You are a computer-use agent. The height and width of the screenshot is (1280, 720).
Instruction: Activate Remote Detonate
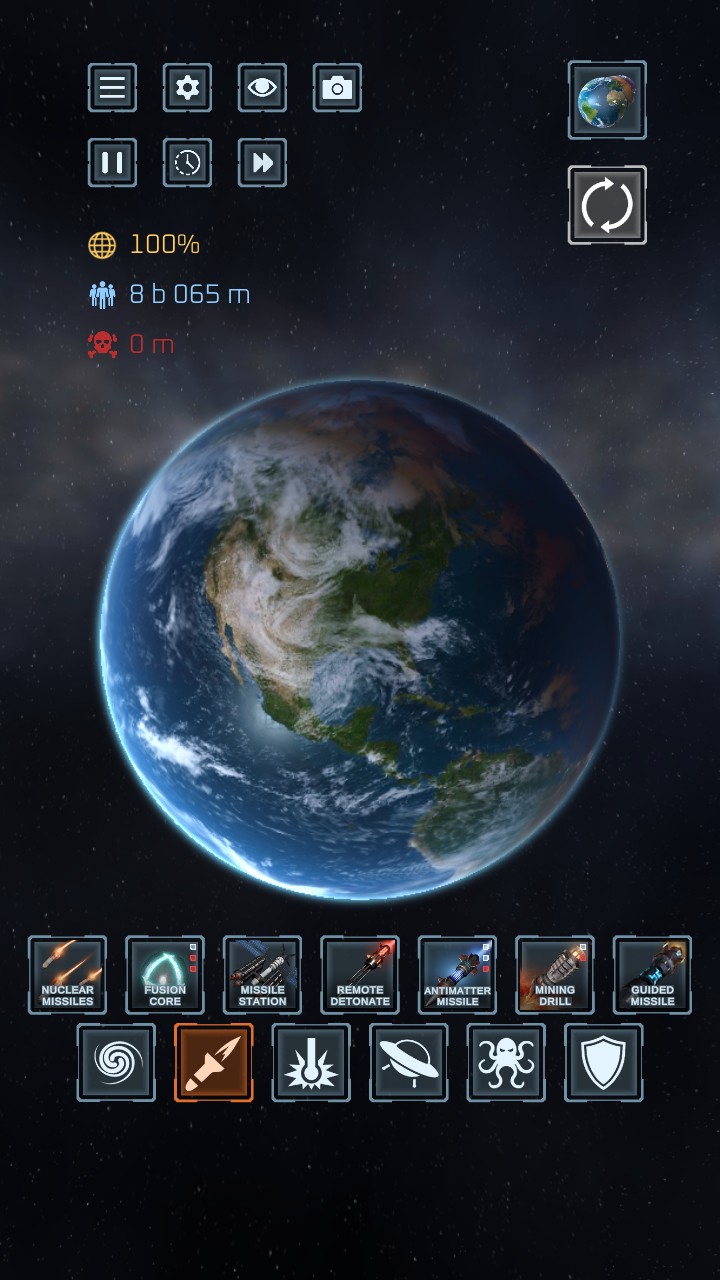[x=360, y=975]
